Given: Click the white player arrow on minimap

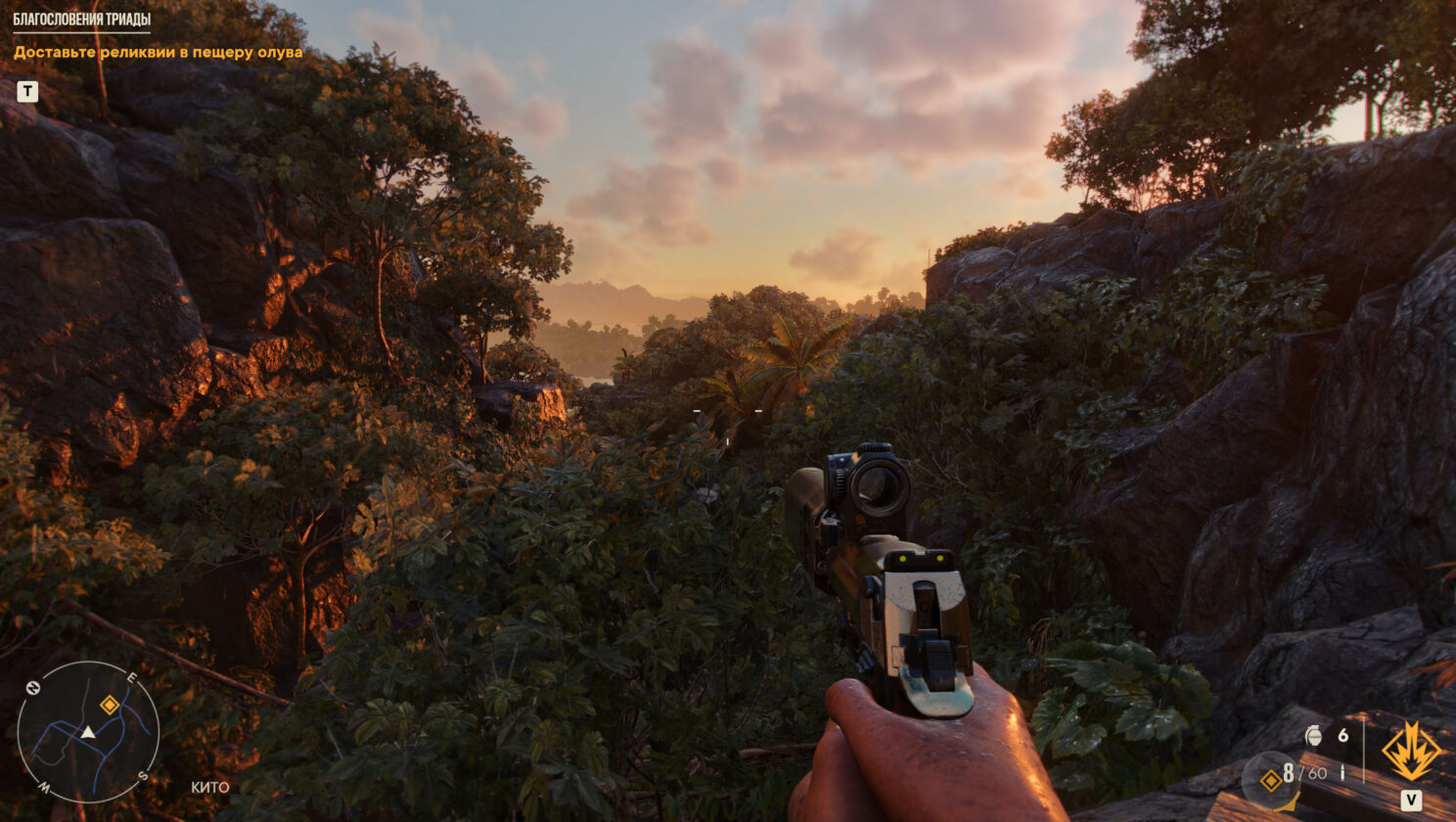Looking at the screenshot, I should click(x=88, y=732).
